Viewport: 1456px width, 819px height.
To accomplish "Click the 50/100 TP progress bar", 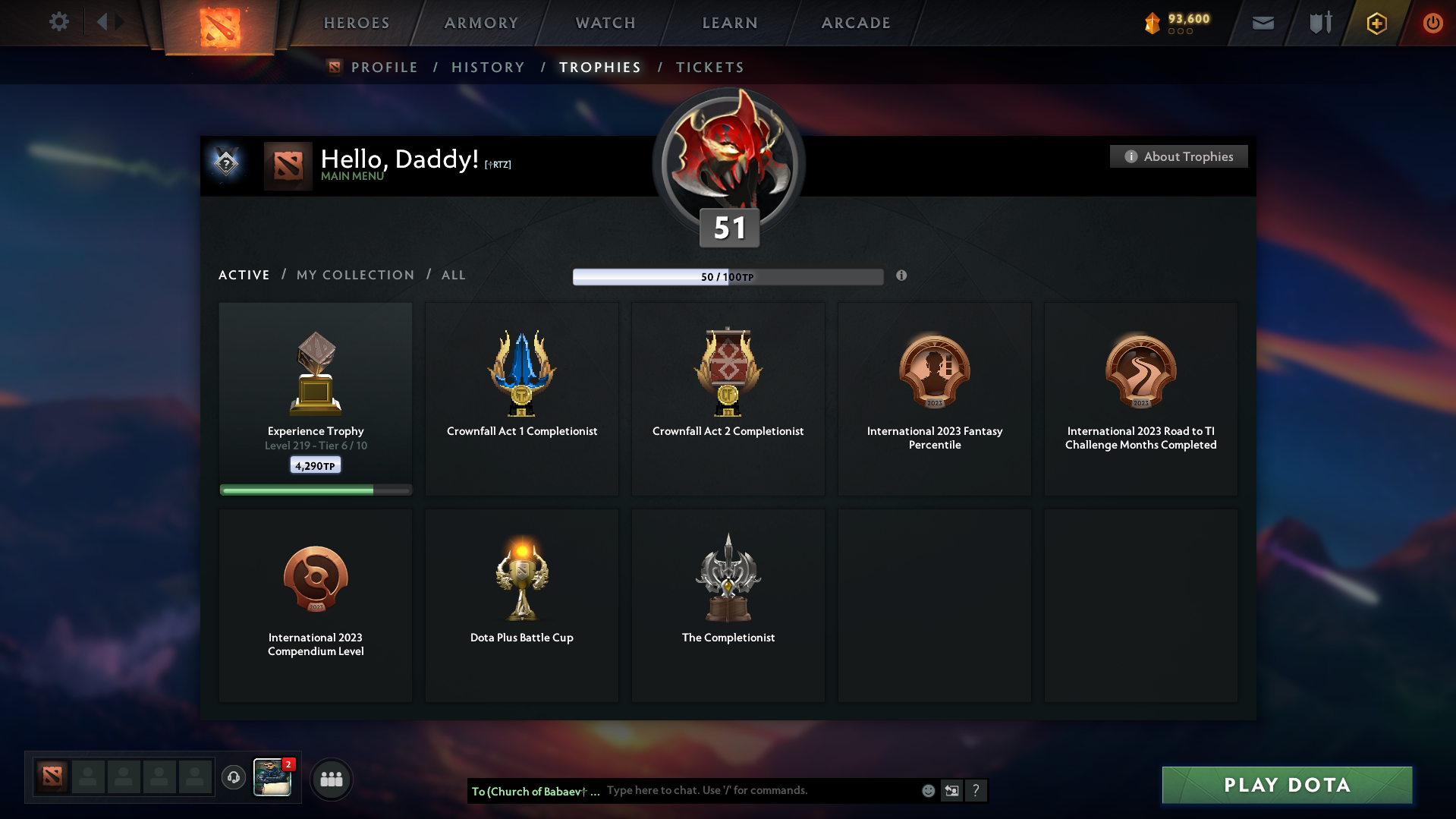I will pos(728,276).
